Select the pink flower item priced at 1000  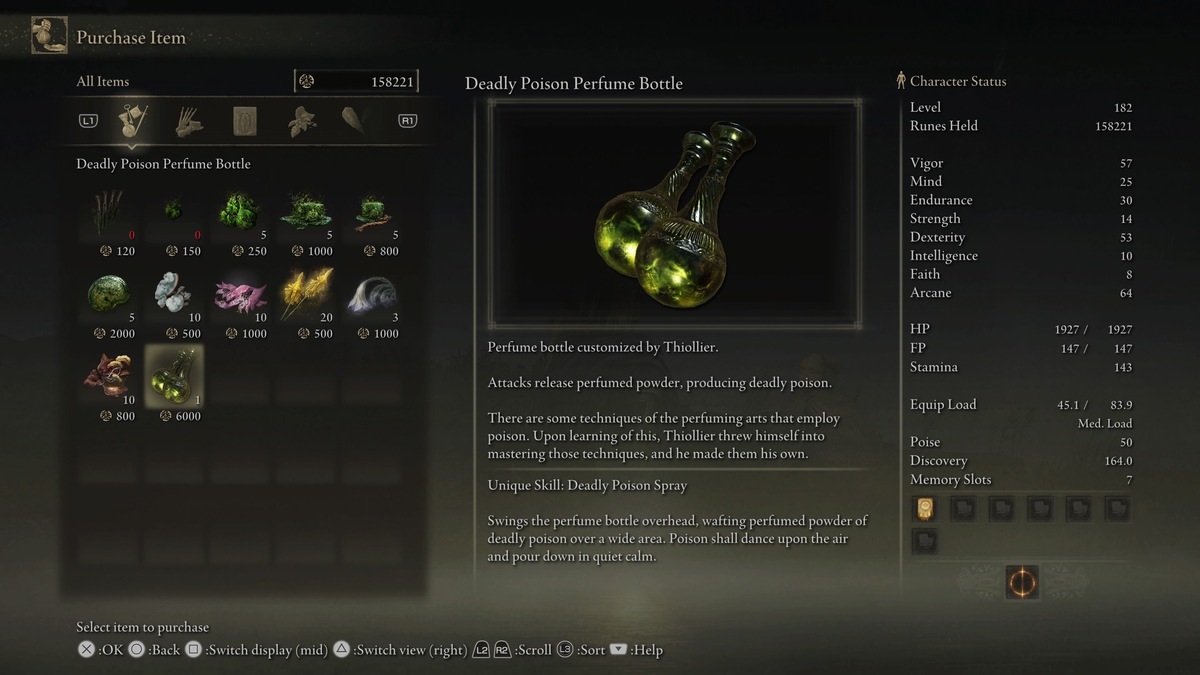coord(240,295)
